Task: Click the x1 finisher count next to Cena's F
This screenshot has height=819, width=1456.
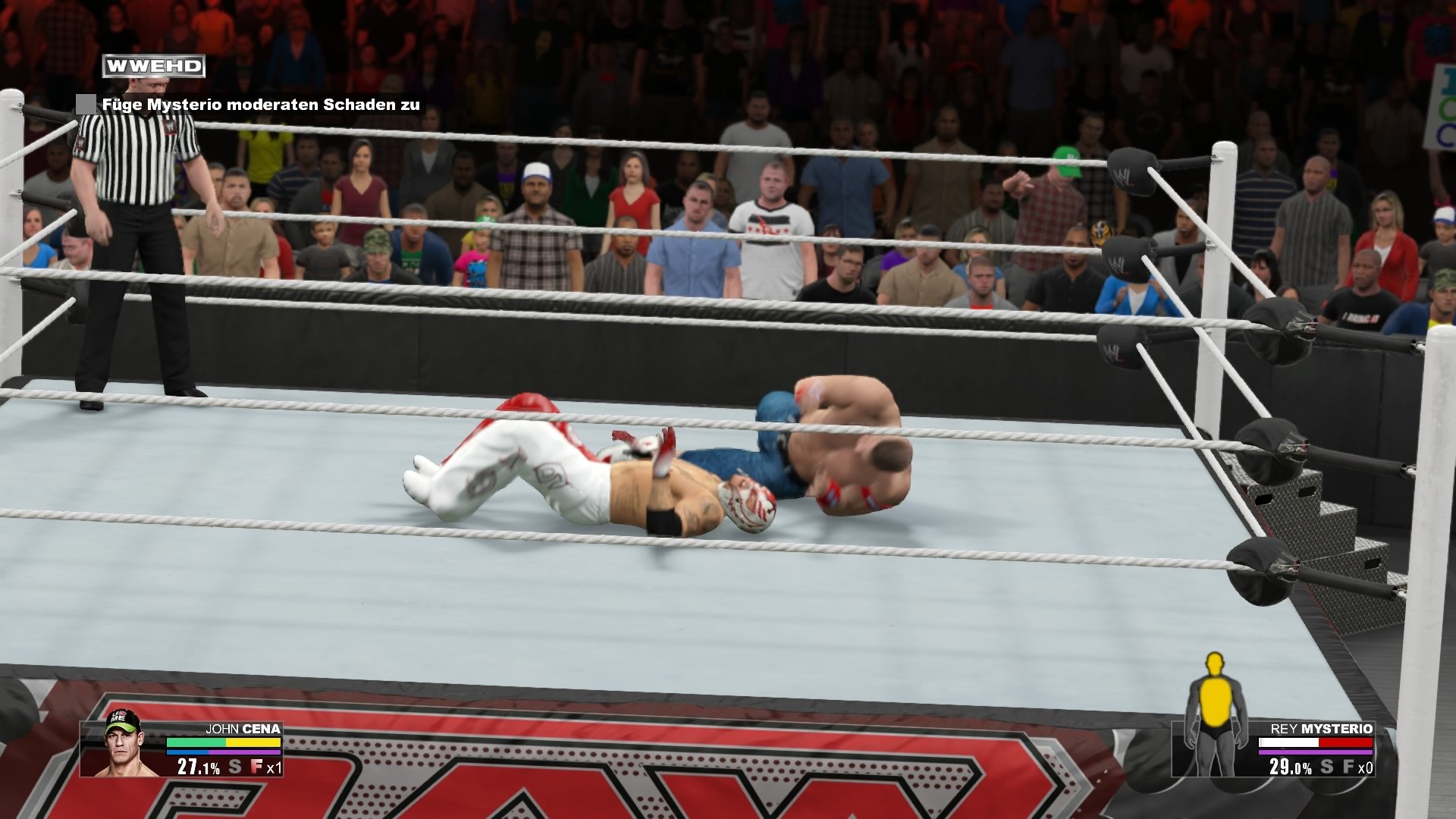Action: click(274, 768)
